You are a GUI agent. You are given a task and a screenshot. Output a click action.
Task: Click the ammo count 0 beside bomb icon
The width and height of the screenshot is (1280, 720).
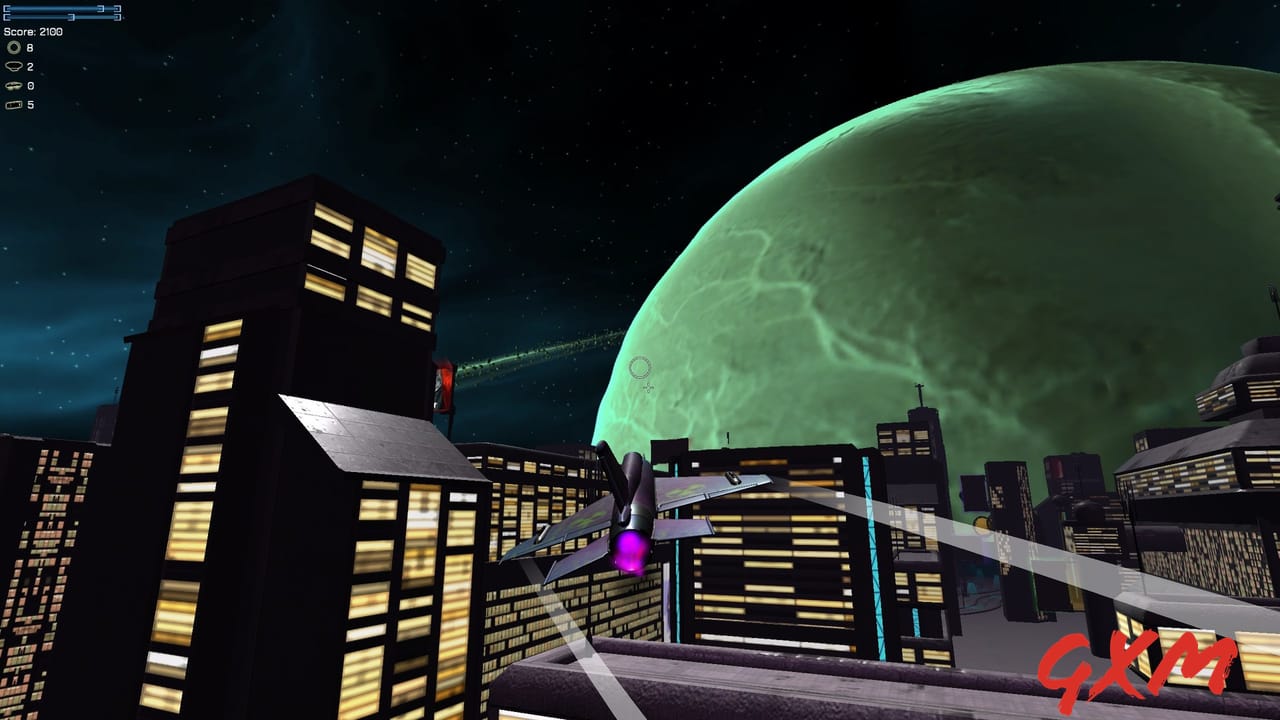[28, 86]
